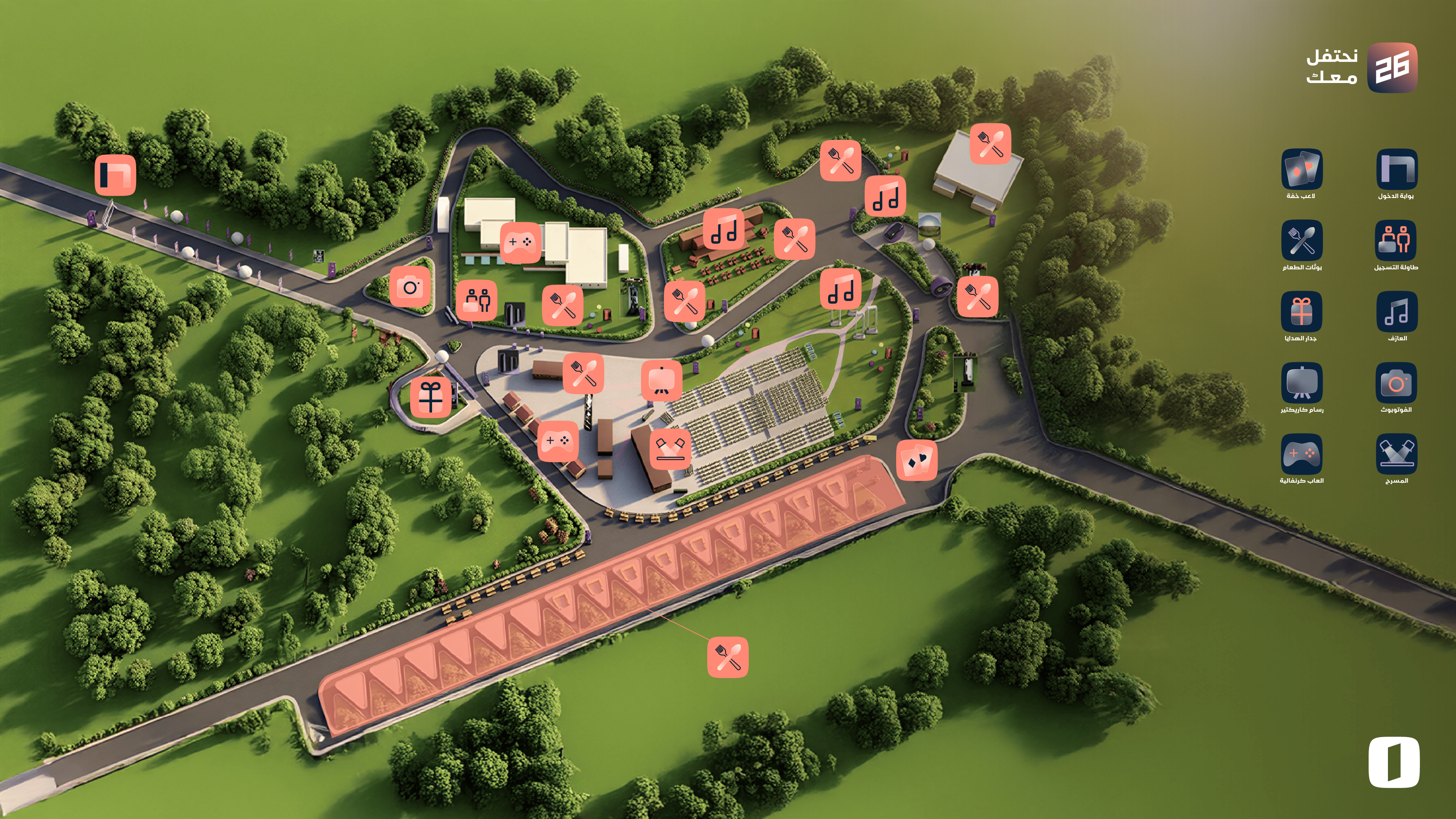Click the 26 celebration logo
The image size is (1456, 819).
click(1392, 68)
